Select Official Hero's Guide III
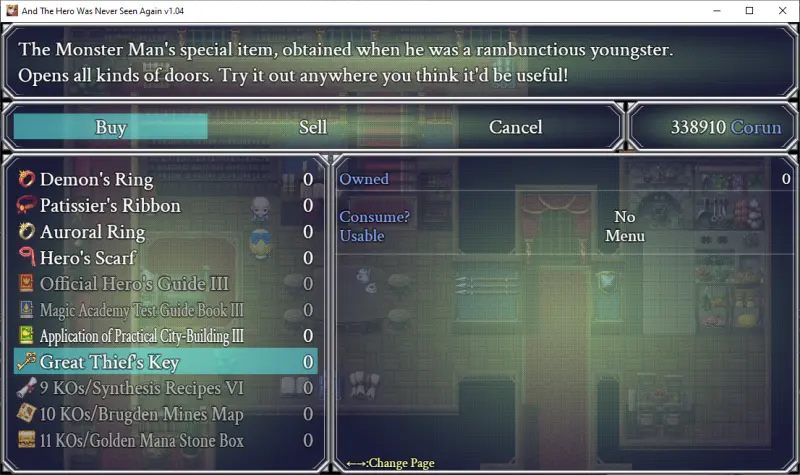800x475 pixels. [134, 284]
